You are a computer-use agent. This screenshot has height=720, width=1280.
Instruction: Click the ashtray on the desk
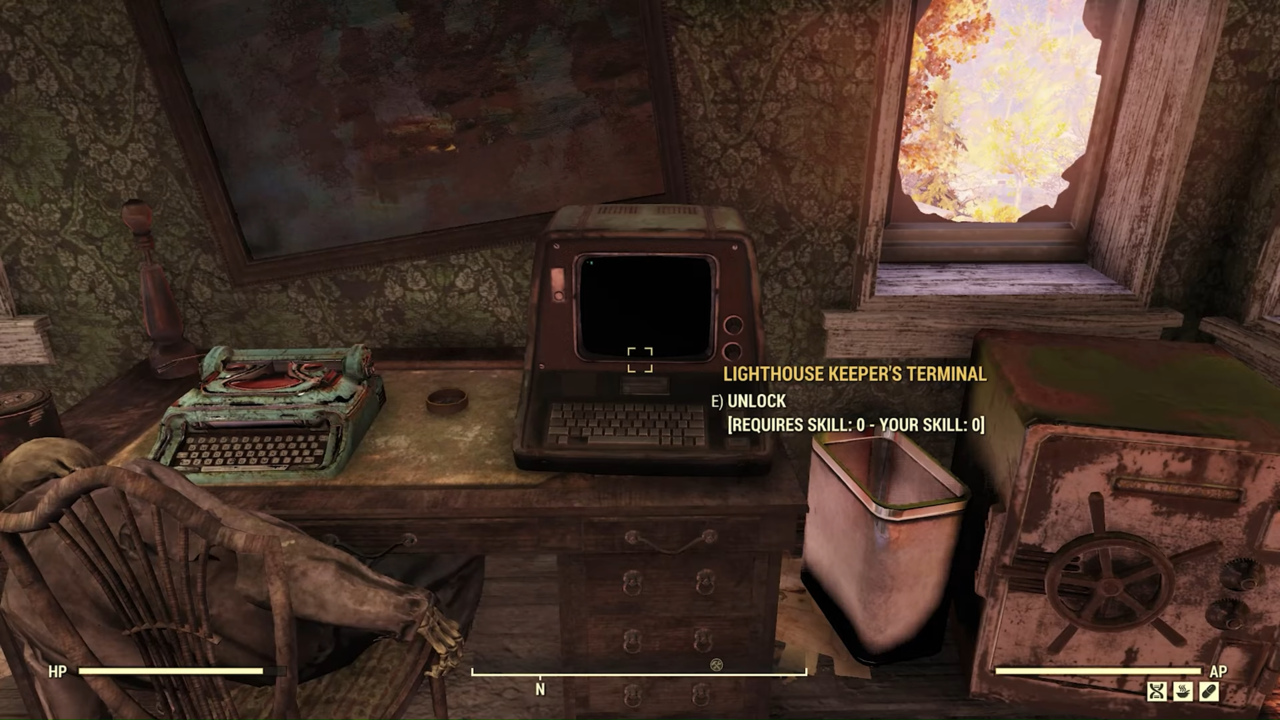click(x=449, y=400)
